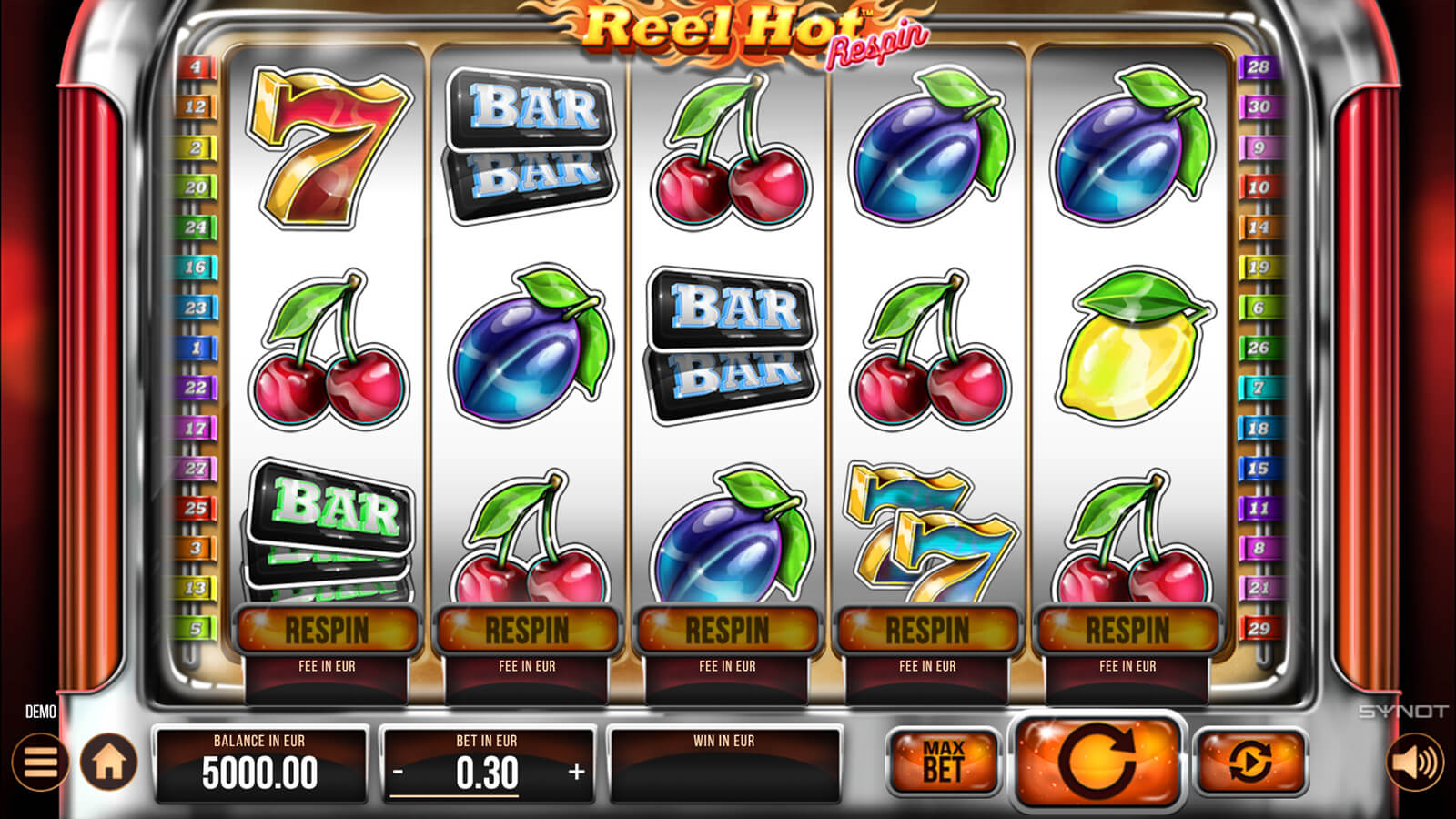Set the Max Bet
This screenshot has width=1456, height=819.
(x=943, y=762)
